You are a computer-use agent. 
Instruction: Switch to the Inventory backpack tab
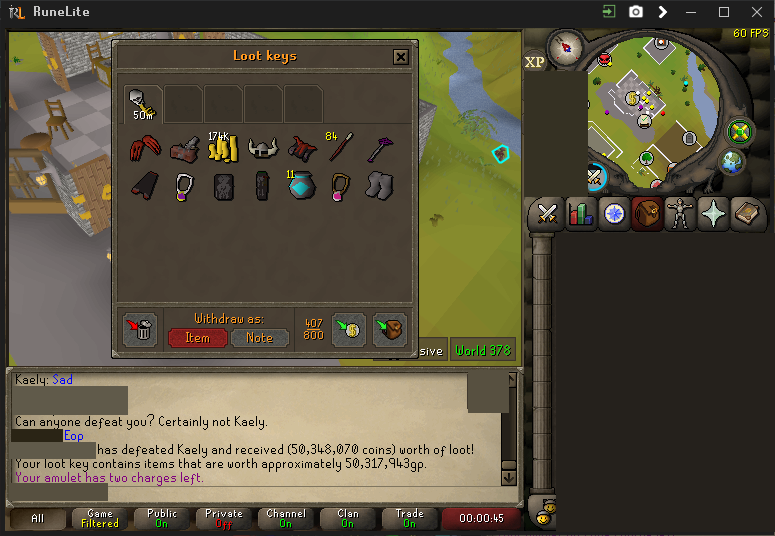646,214
